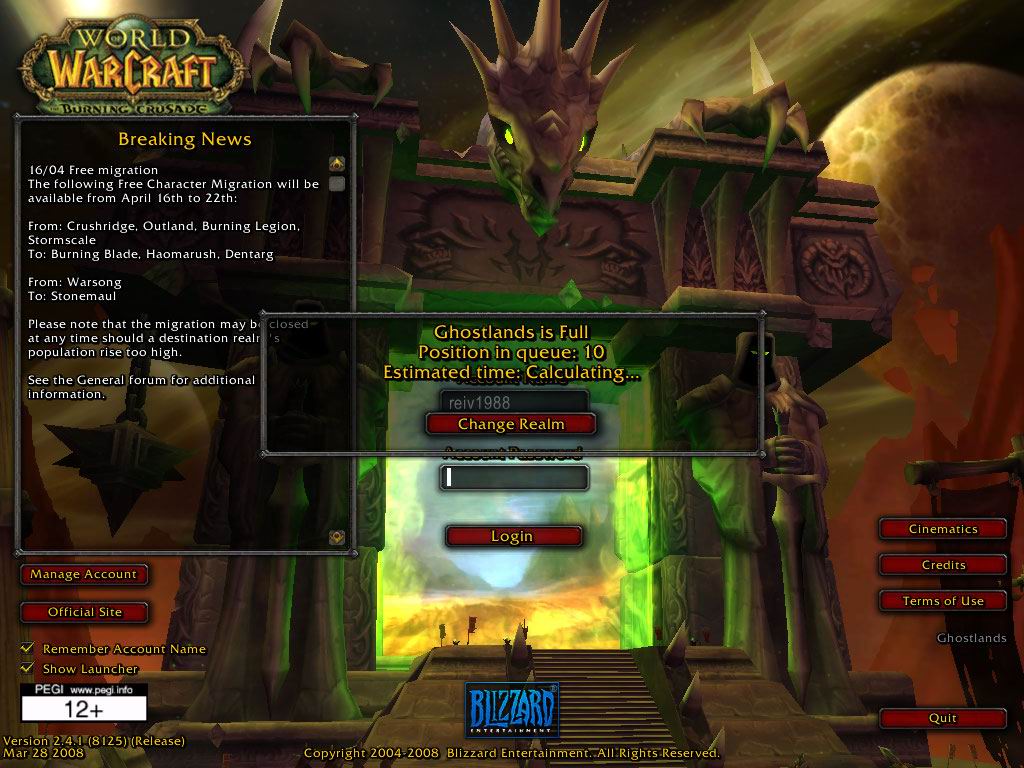Click the Login button

(x=512, y=537)
